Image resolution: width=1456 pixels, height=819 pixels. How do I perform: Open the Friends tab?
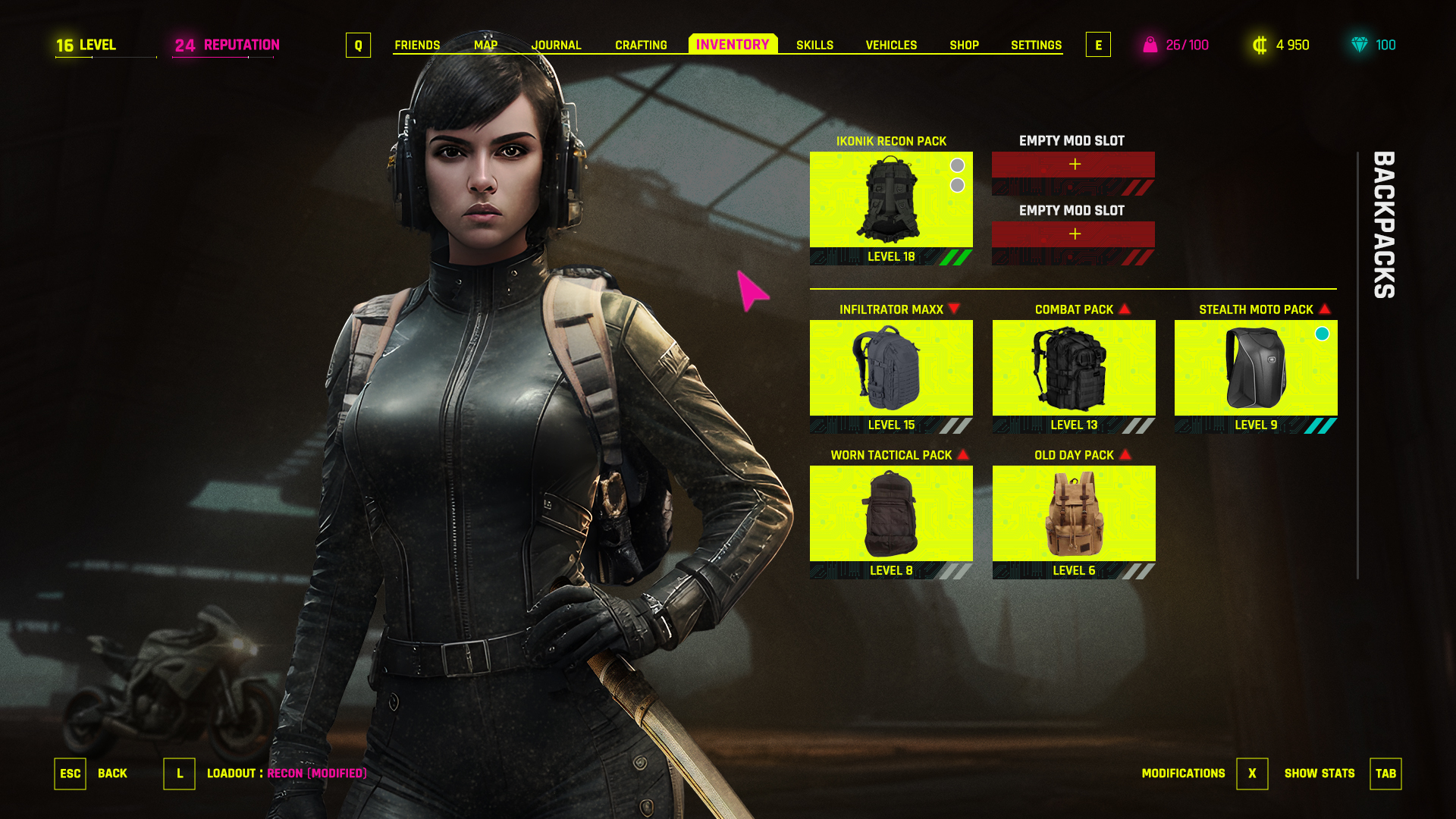pos(417,45)
